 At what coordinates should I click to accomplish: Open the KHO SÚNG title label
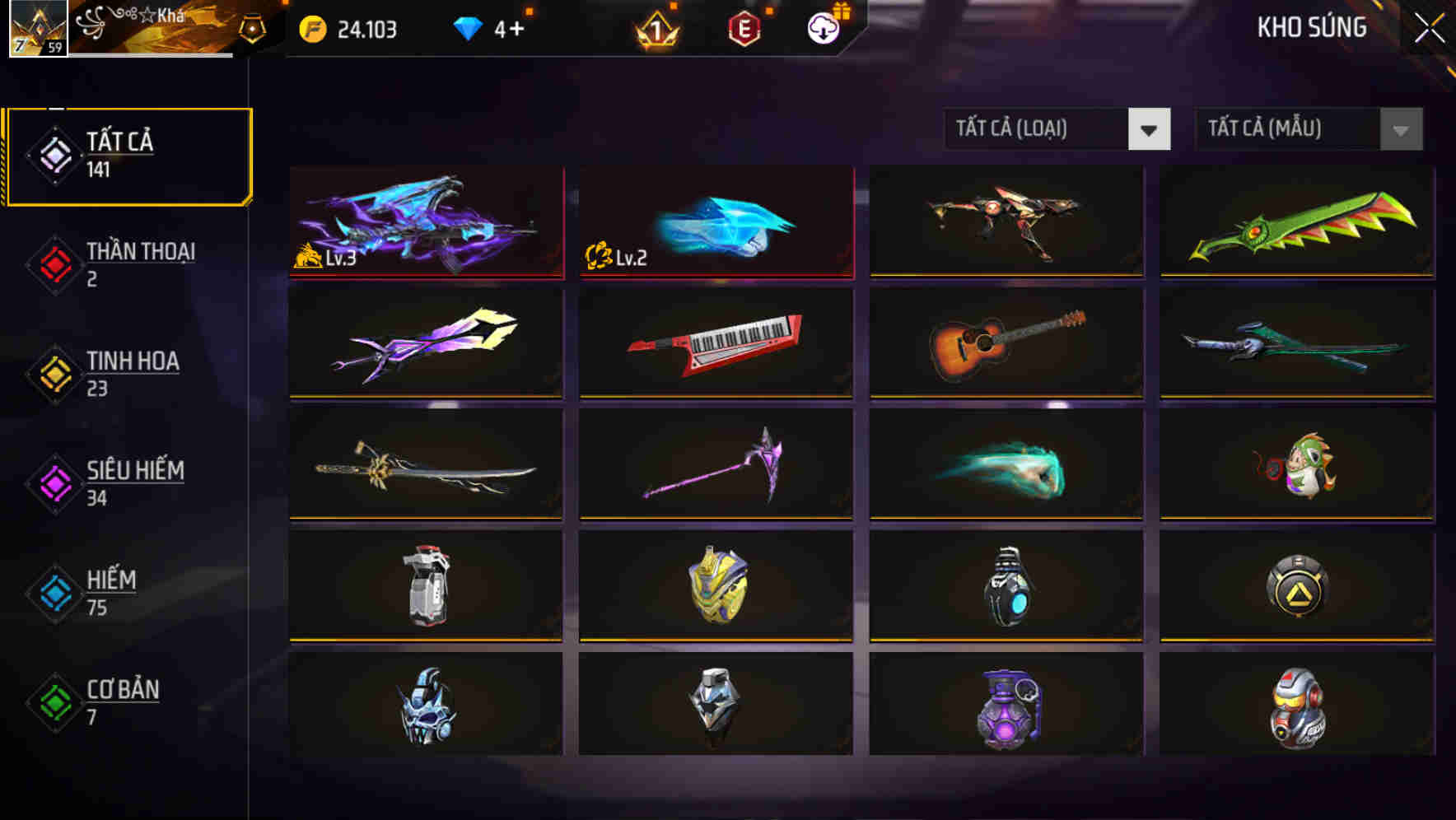(1311, 27)
